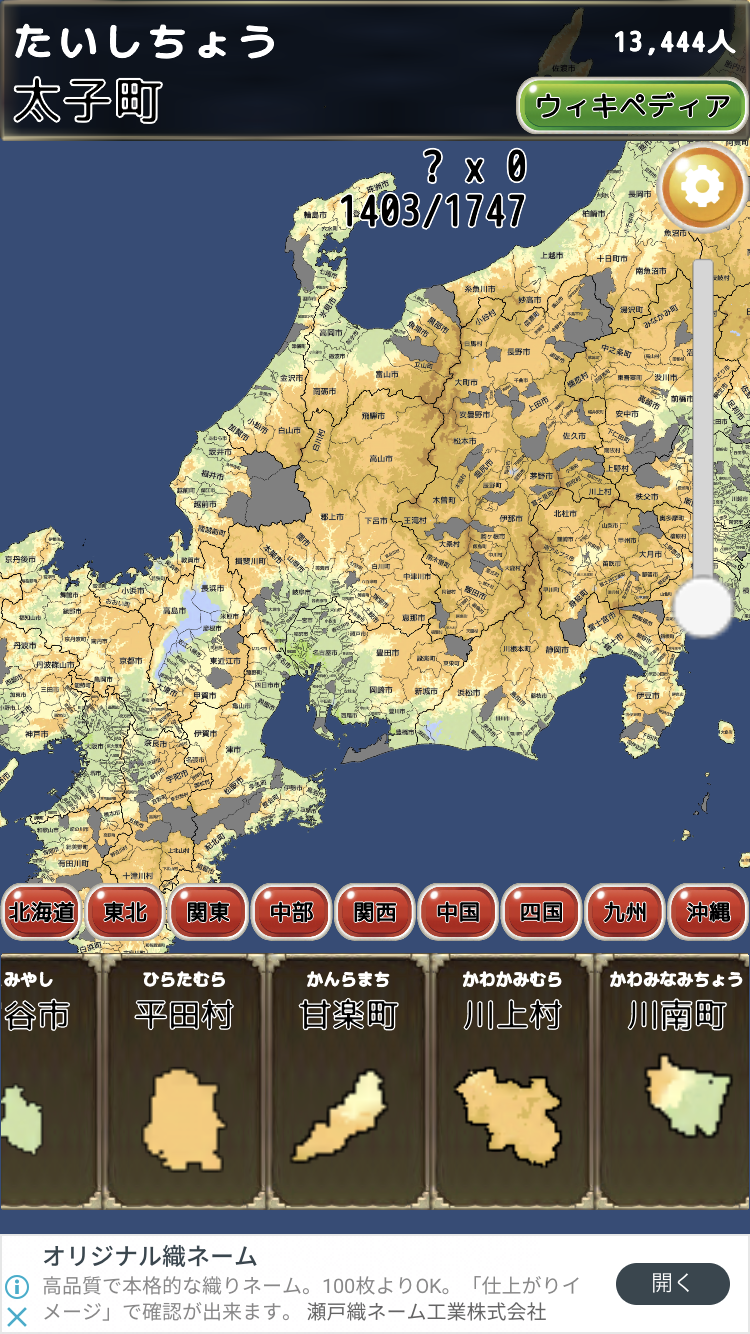Jump to the 北海道 region
This screenshot has width=750, height=1334.
(x=41, y=912)
